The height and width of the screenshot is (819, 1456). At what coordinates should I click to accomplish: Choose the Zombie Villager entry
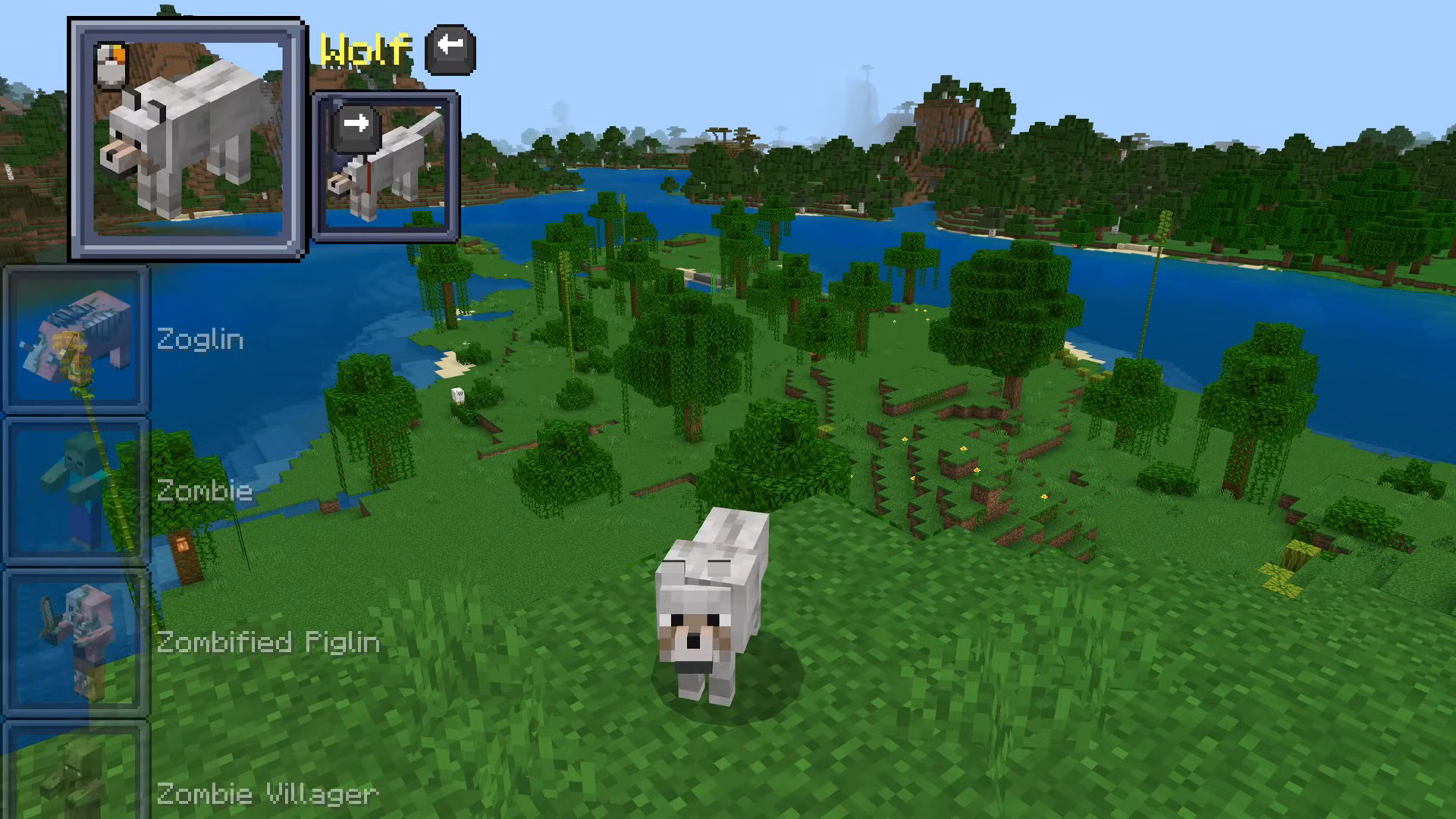click(x=77, y=773)
